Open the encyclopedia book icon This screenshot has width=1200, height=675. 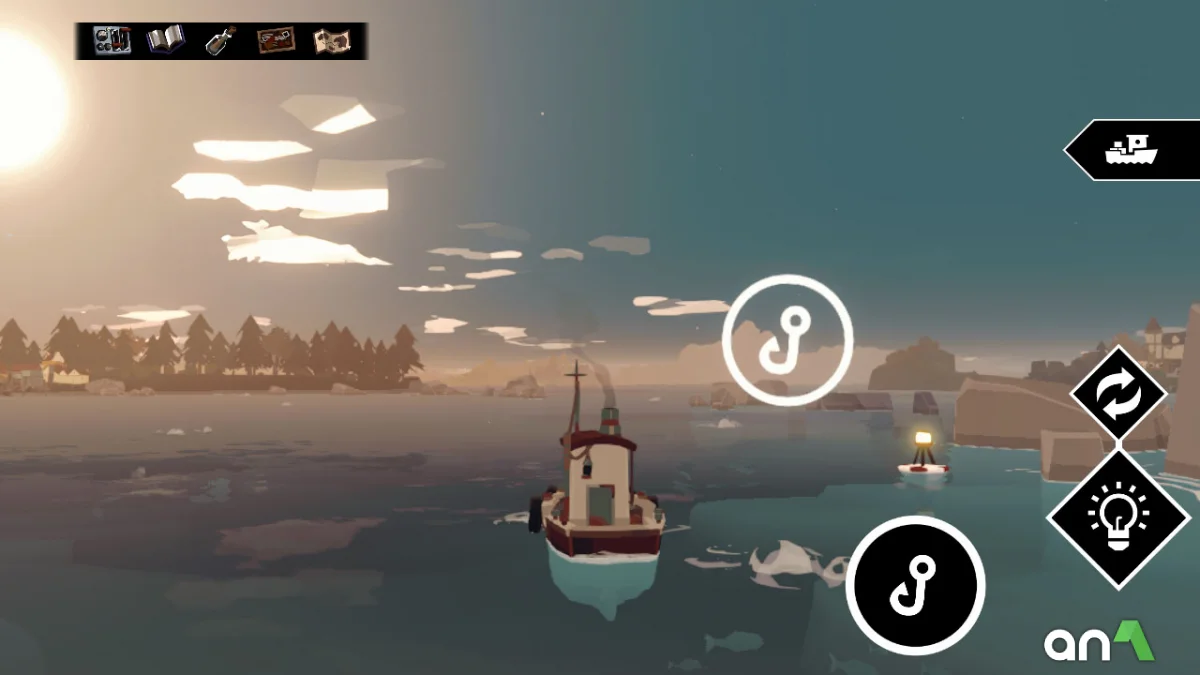pos(166,40)
